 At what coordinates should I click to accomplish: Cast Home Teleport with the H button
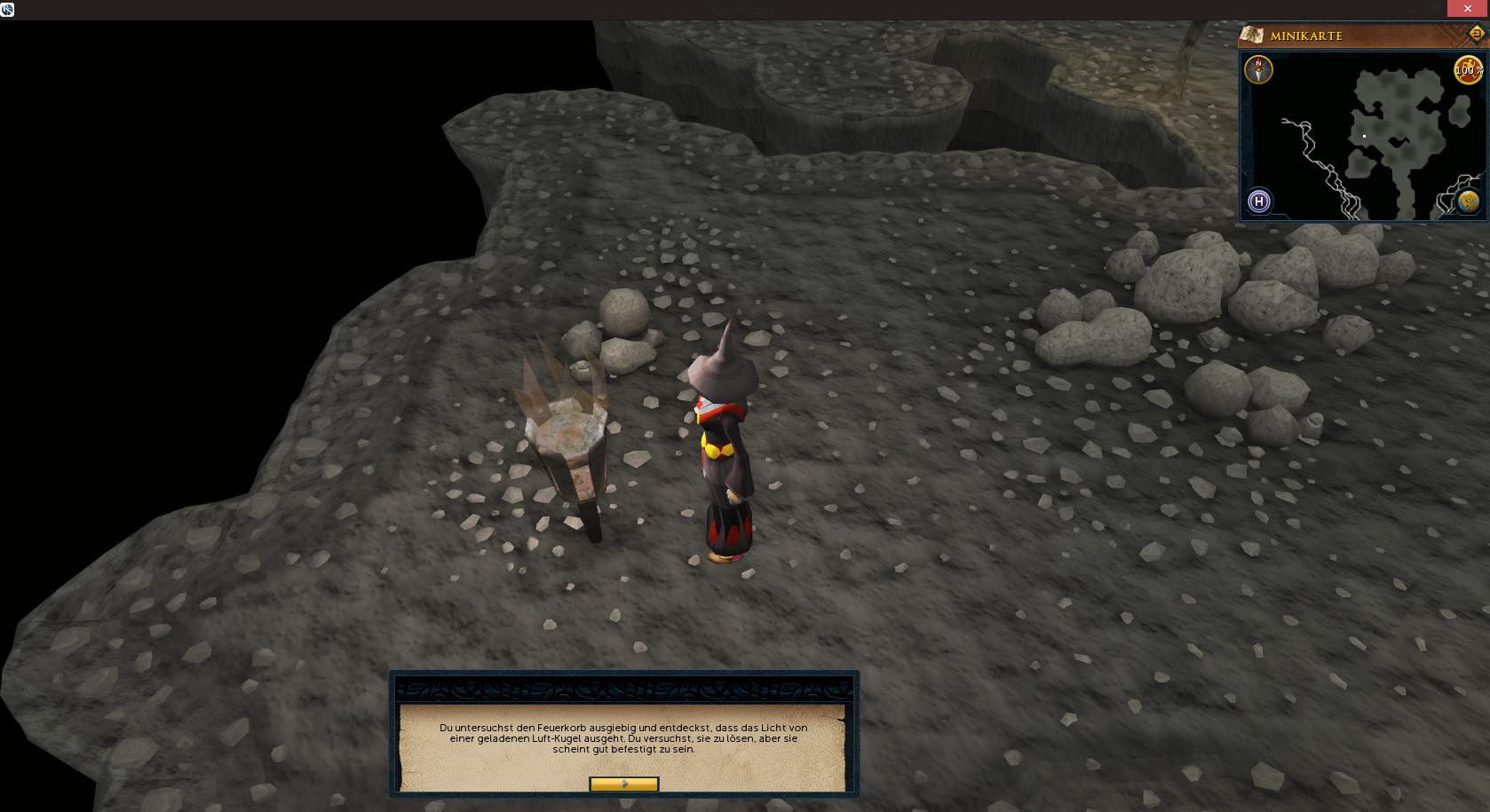(x=1258, y=201)
